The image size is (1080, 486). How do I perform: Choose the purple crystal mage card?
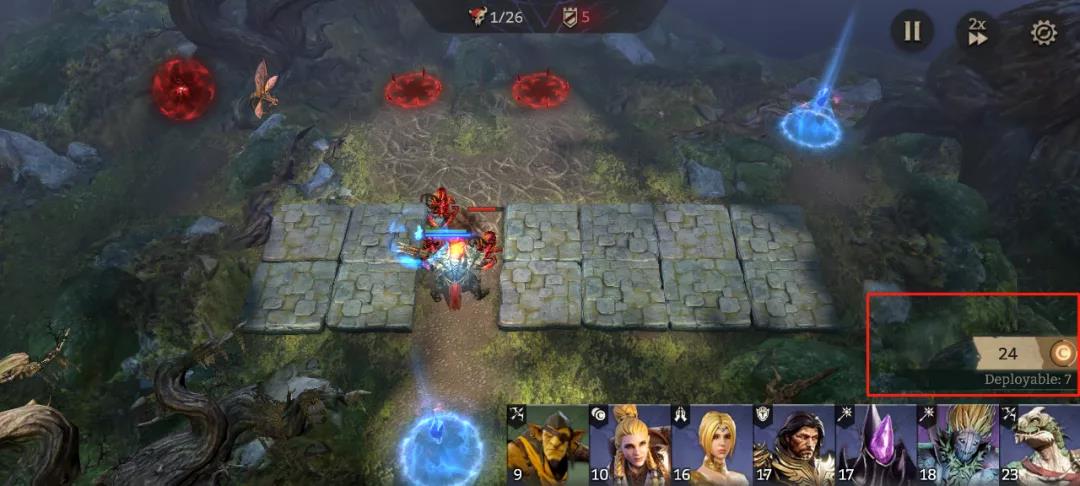(x=875, y=446)
